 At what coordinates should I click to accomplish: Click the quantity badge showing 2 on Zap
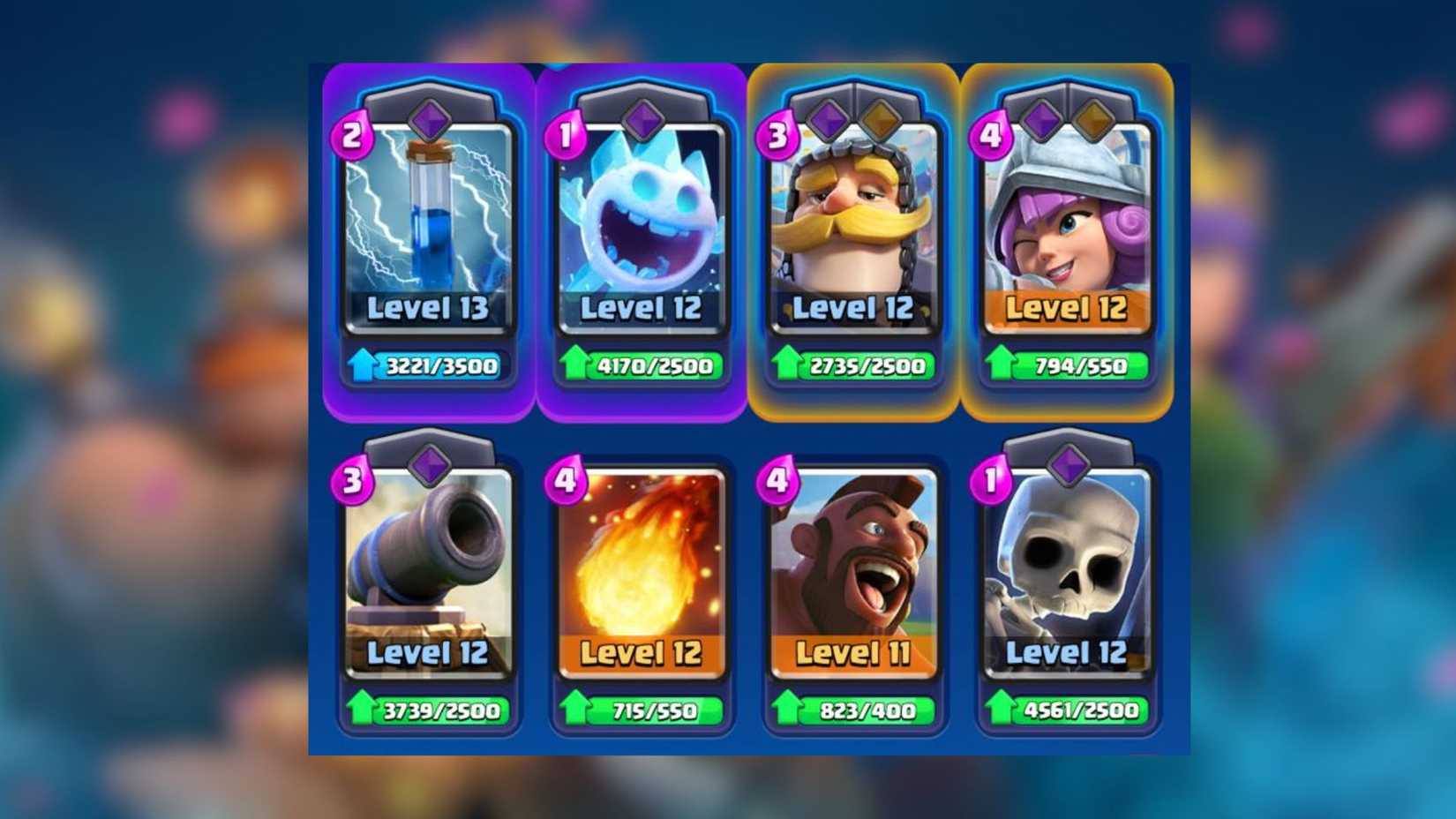[x=352, y=134]
